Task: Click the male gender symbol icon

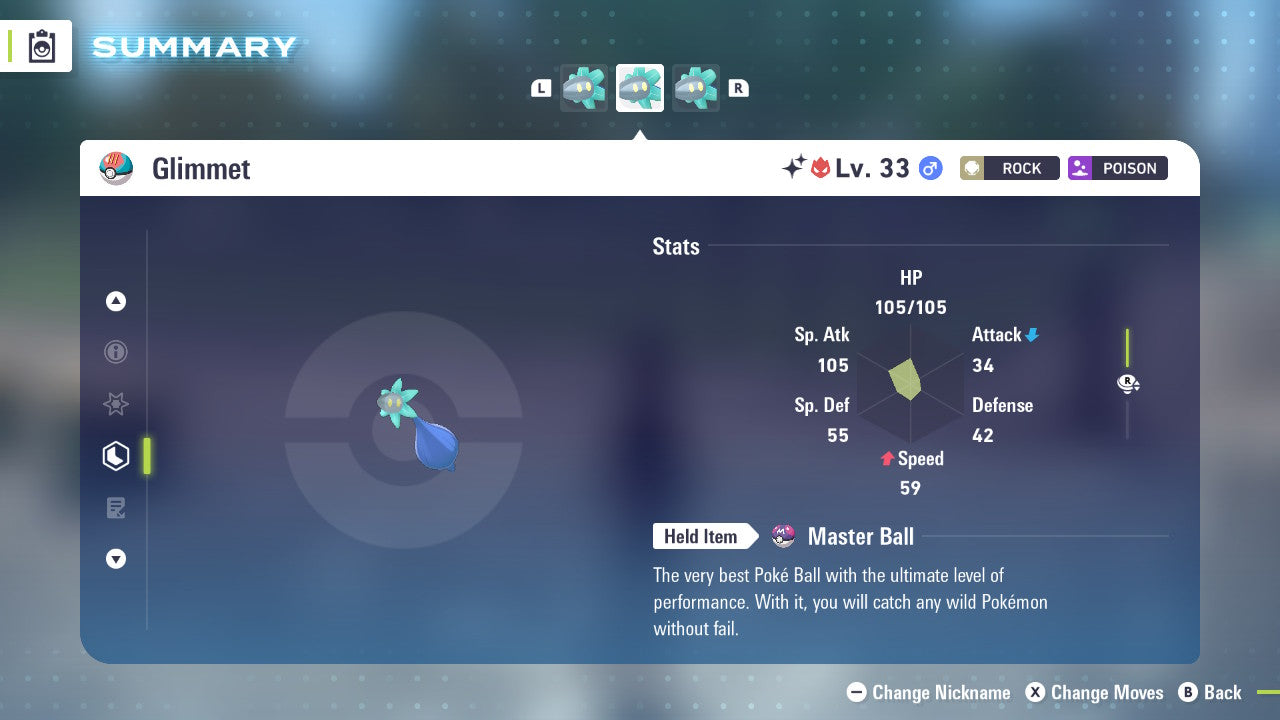Action: pos(930,168)
